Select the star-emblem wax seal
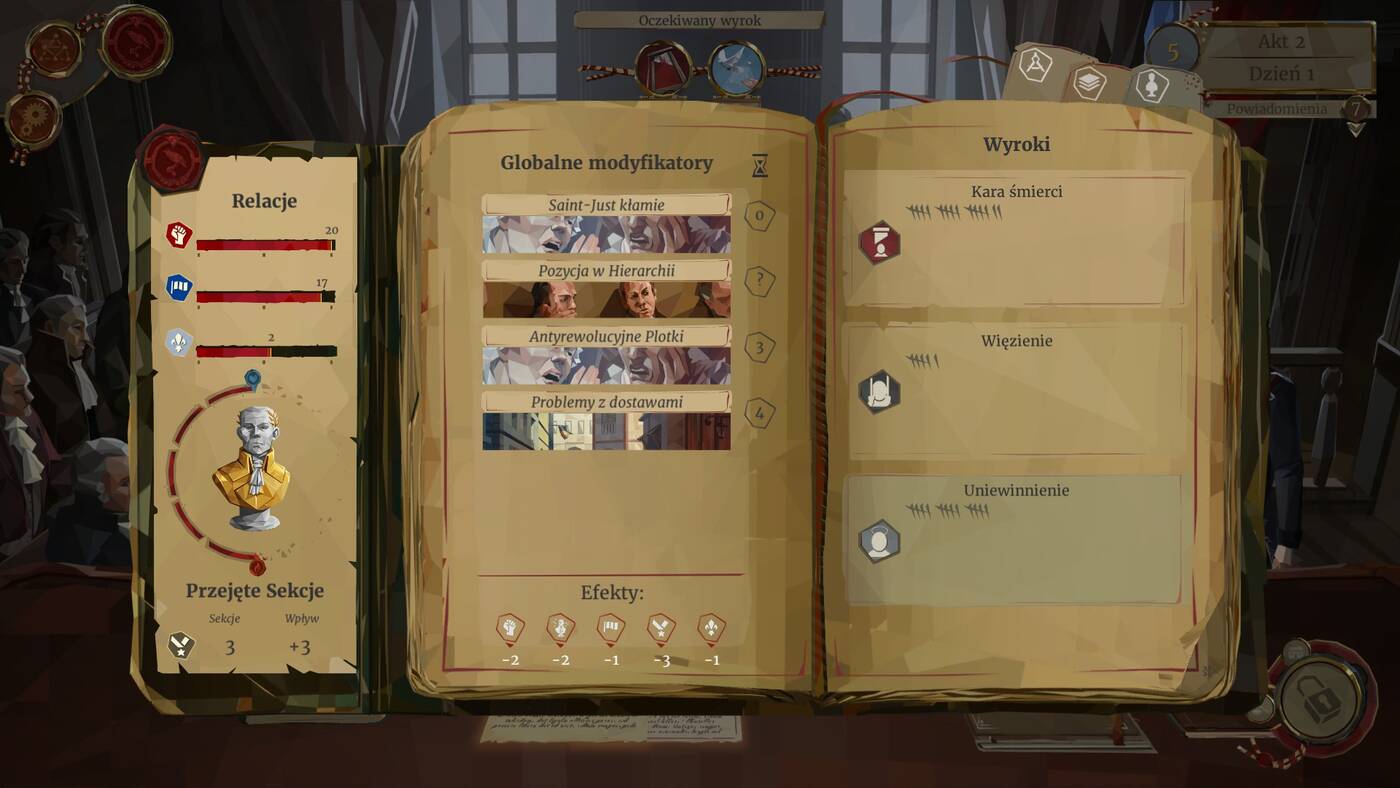This screenshot has height=788, width=1400. [x=54, y=47]
